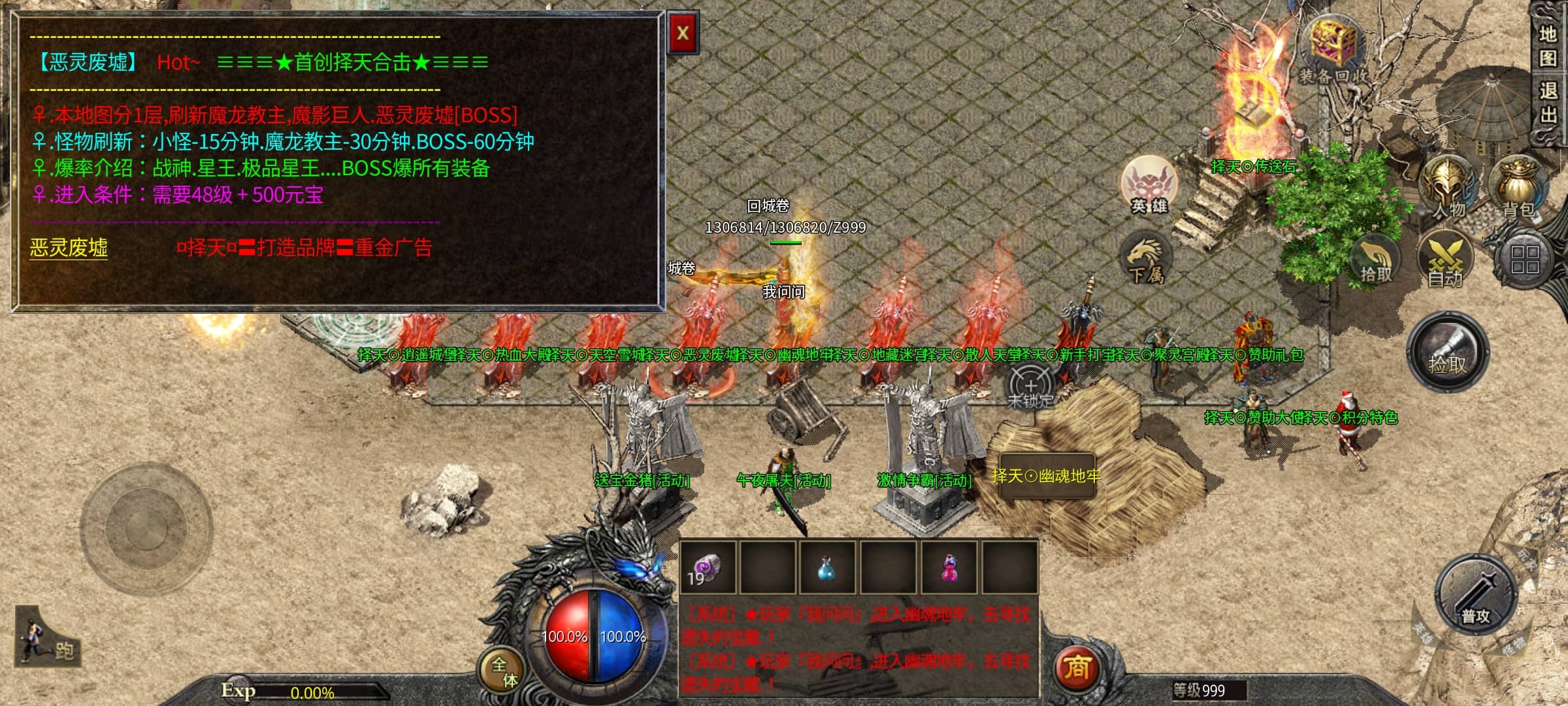Viewport: 1568px width, 706px height.
Task: Use the pink potion hotbar slot
Action: 949,567
